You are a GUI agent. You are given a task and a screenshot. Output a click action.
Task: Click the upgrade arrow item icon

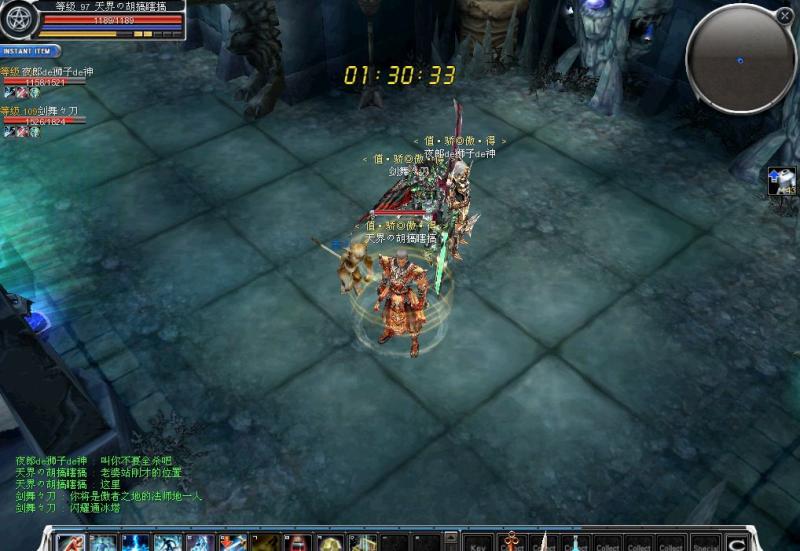point(781,181)
